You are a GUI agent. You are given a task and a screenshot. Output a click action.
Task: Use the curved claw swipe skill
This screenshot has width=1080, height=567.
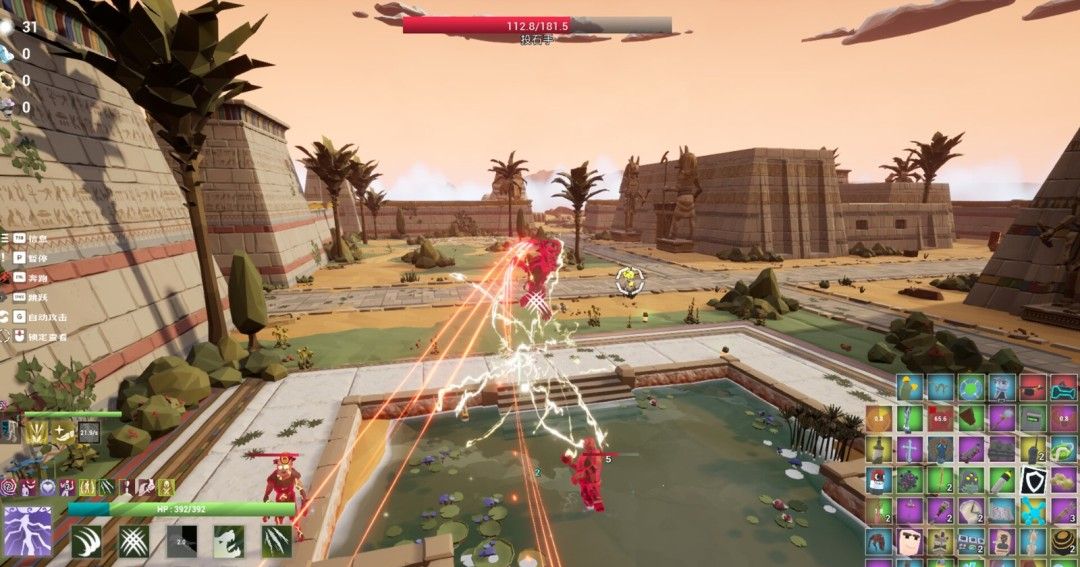click(x=87, y=541)
